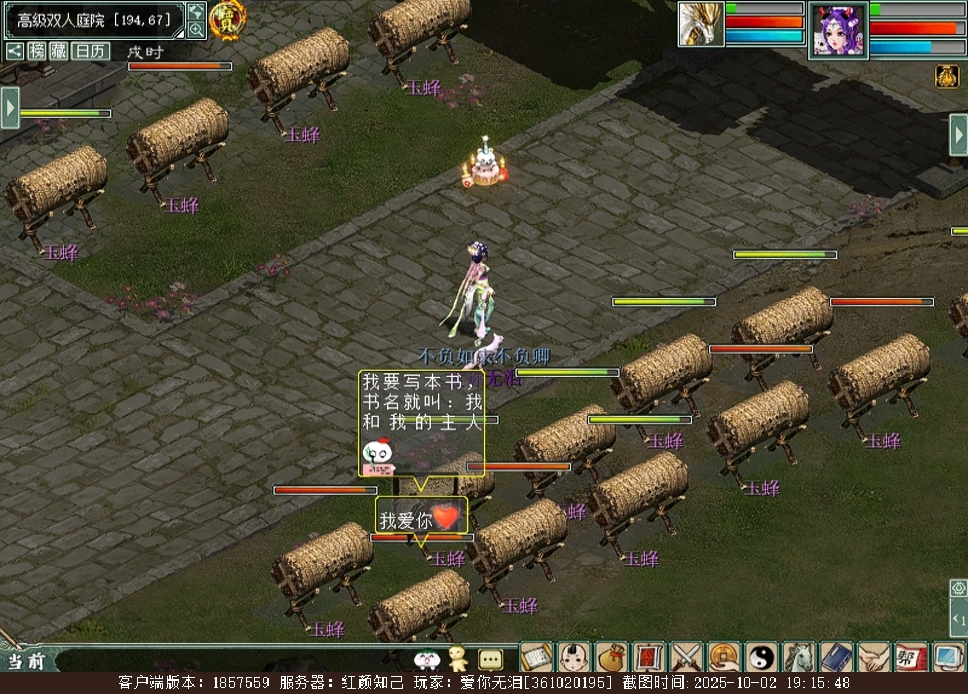Click the magnifier search icon near coordinates
This screenshot has width=968, height=694.
point(196,30)
